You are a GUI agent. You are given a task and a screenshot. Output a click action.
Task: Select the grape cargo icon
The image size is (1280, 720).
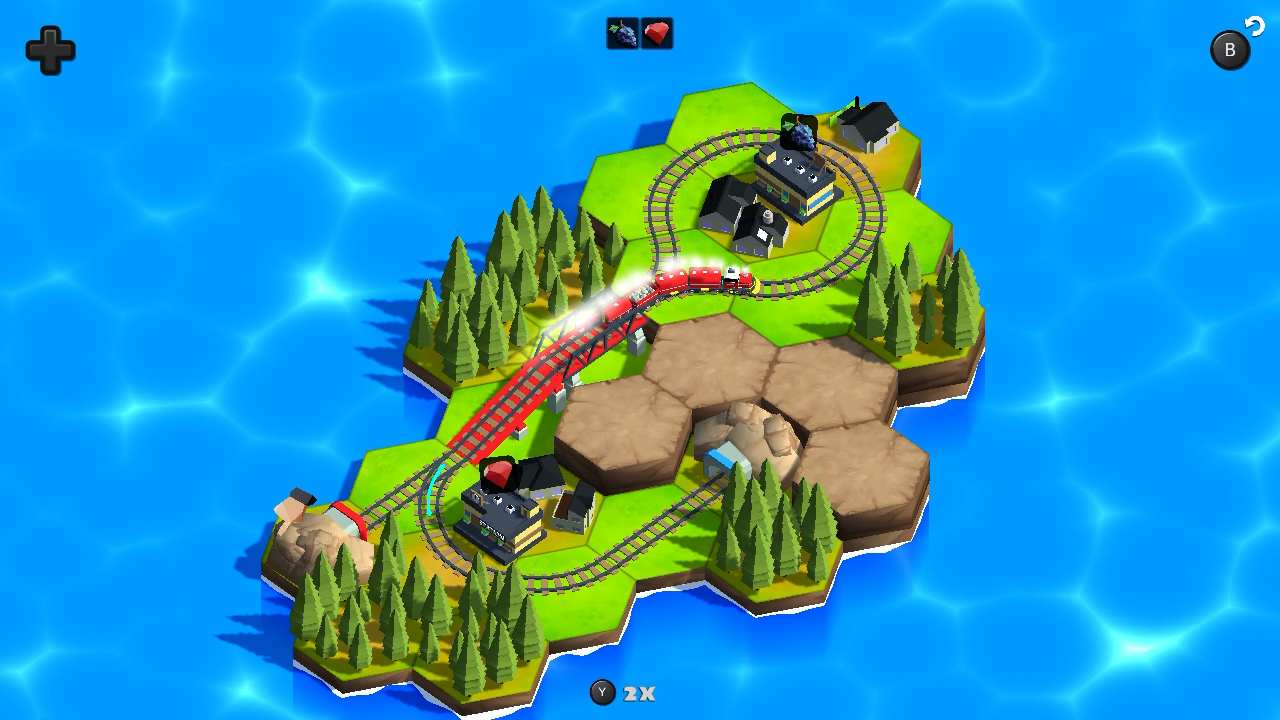click(x=620, y=33)
